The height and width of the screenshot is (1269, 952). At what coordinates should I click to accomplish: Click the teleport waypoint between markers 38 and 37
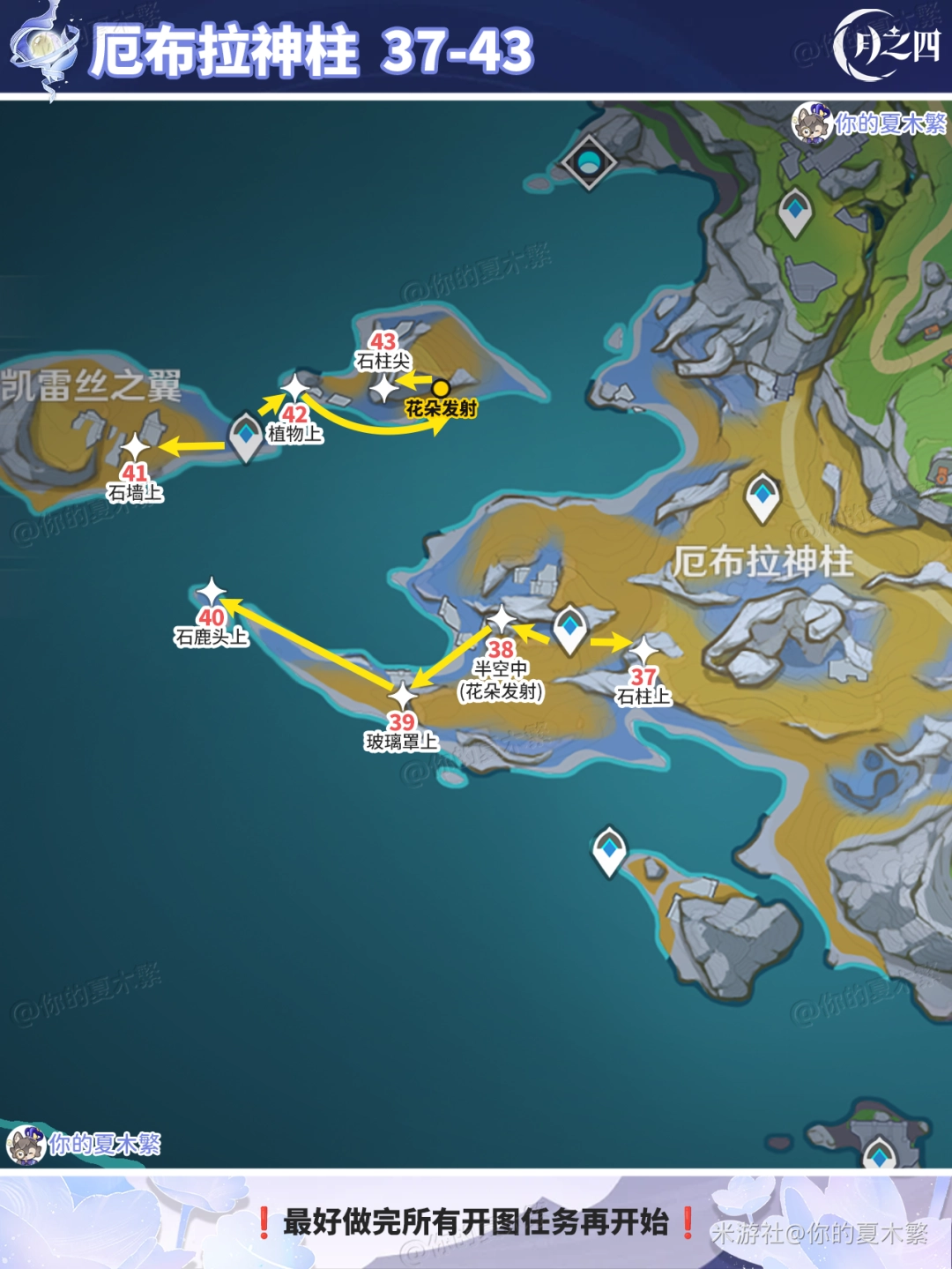pyautogui.click(x=569, y=627)
